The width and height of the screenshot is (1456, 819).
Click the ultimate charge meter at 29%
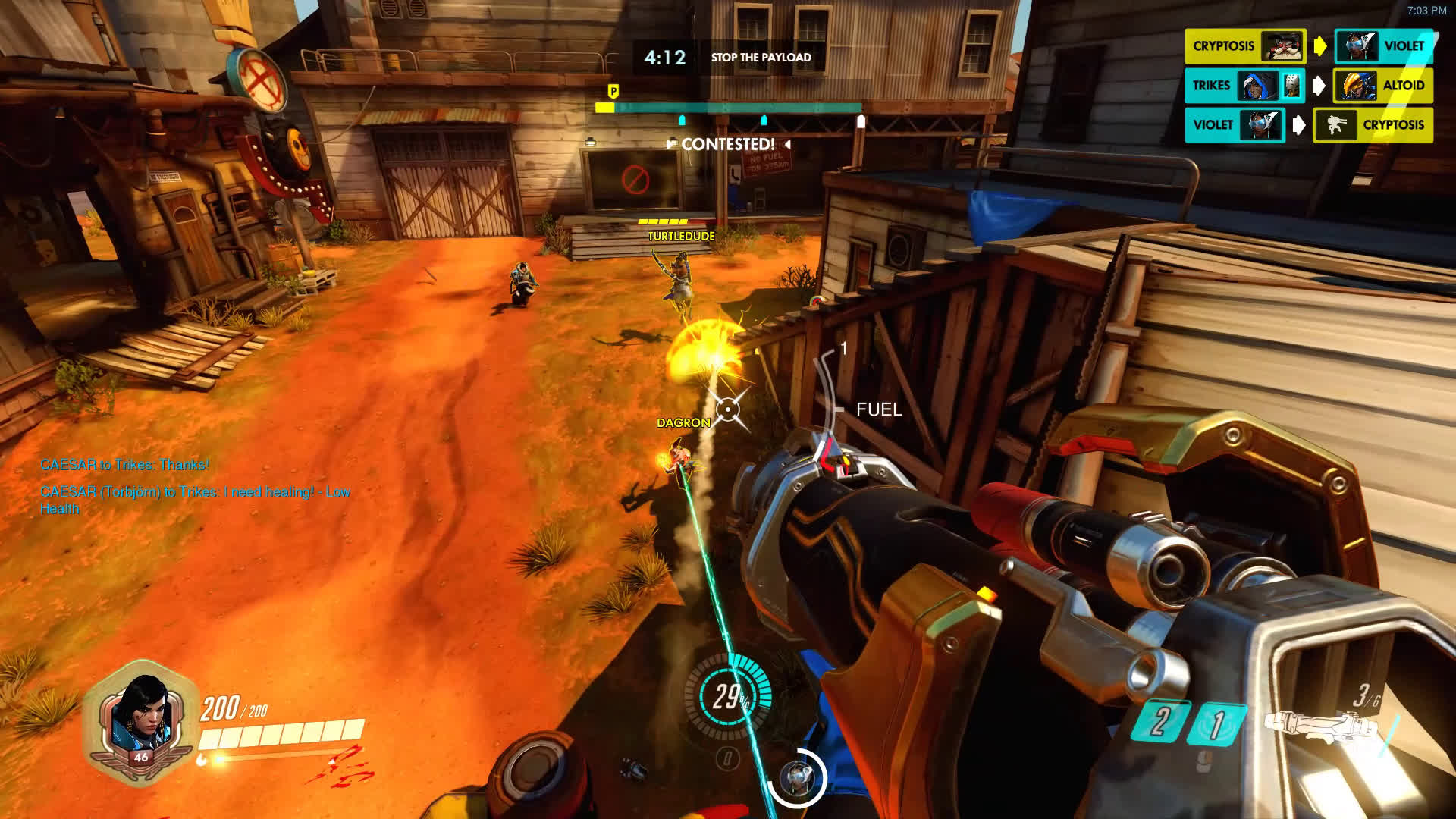(x=729, y=695)
